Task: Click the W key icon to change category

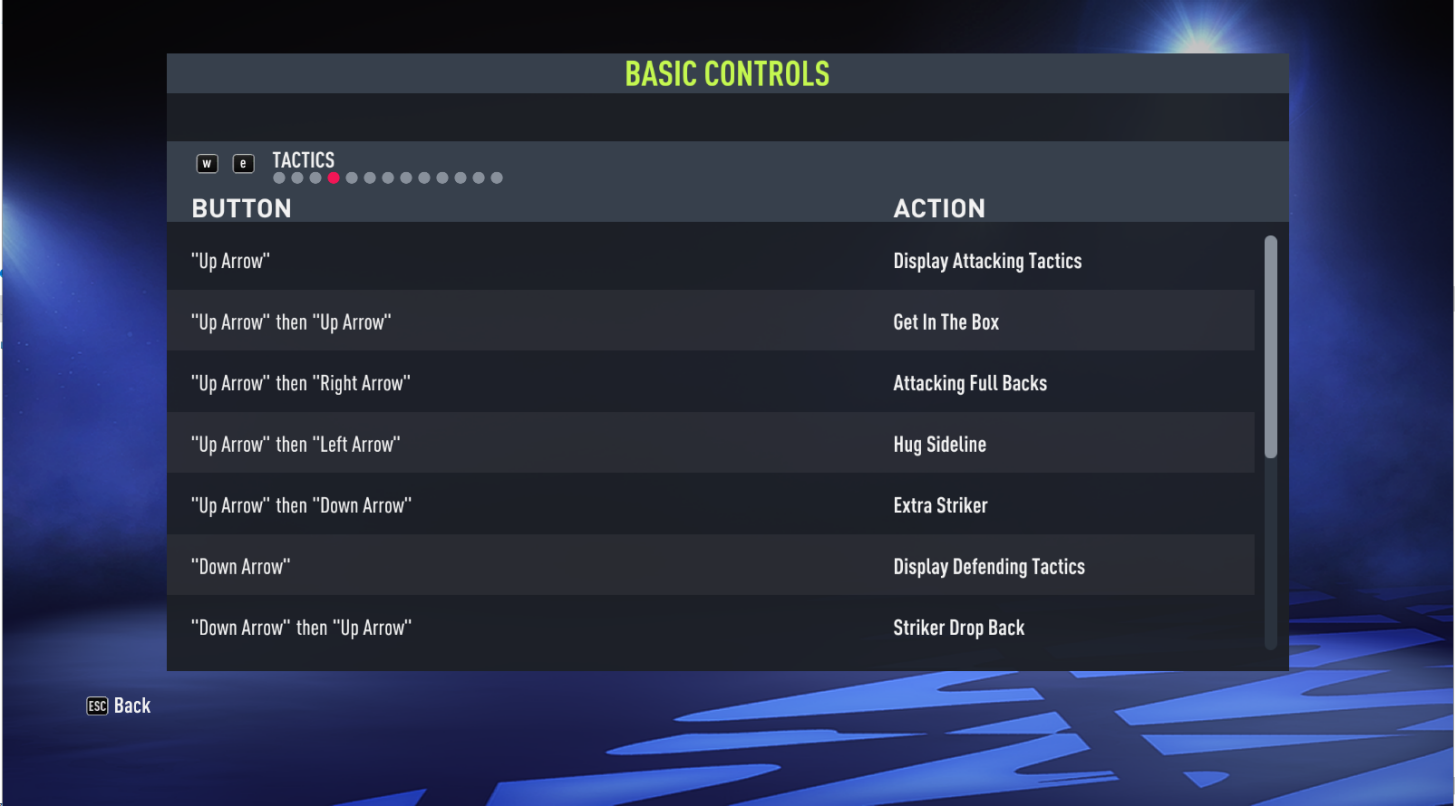Action: 207,163
